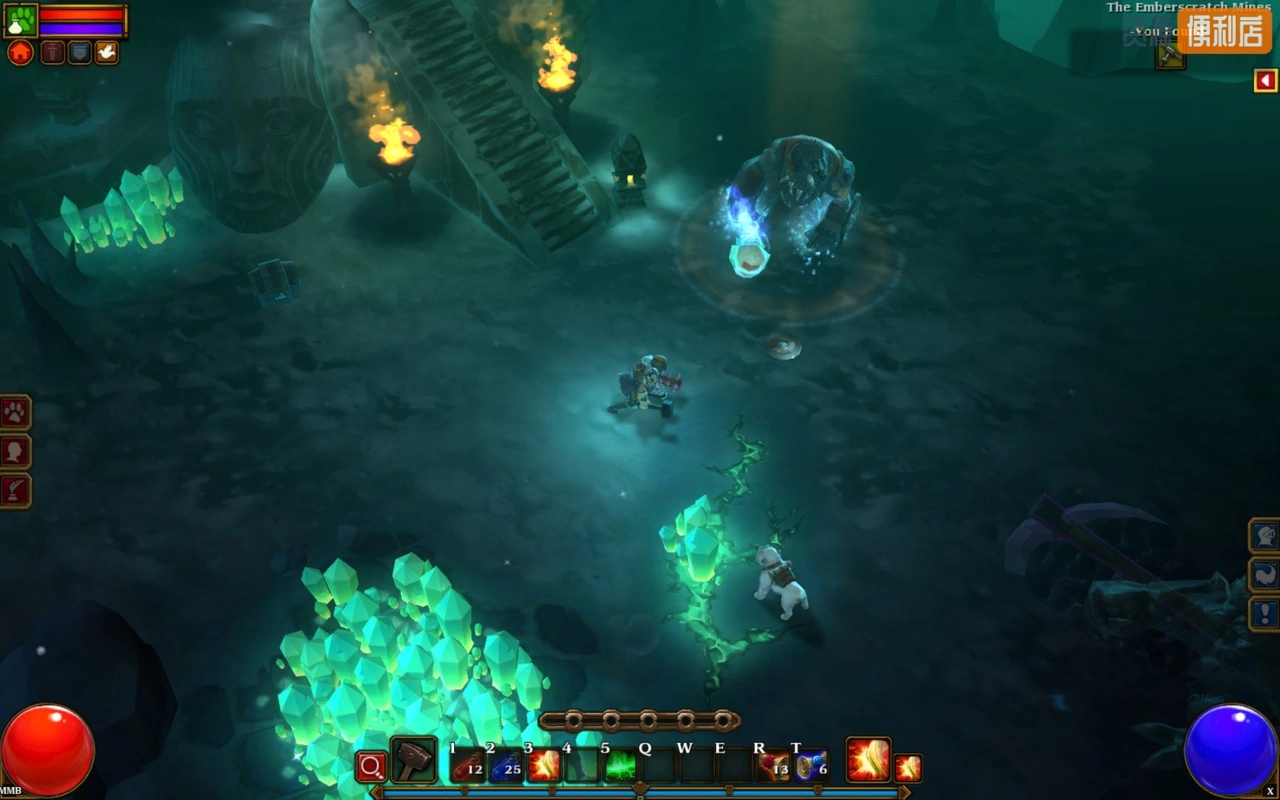Activate the fiery slash skill in slot 3

544,766
